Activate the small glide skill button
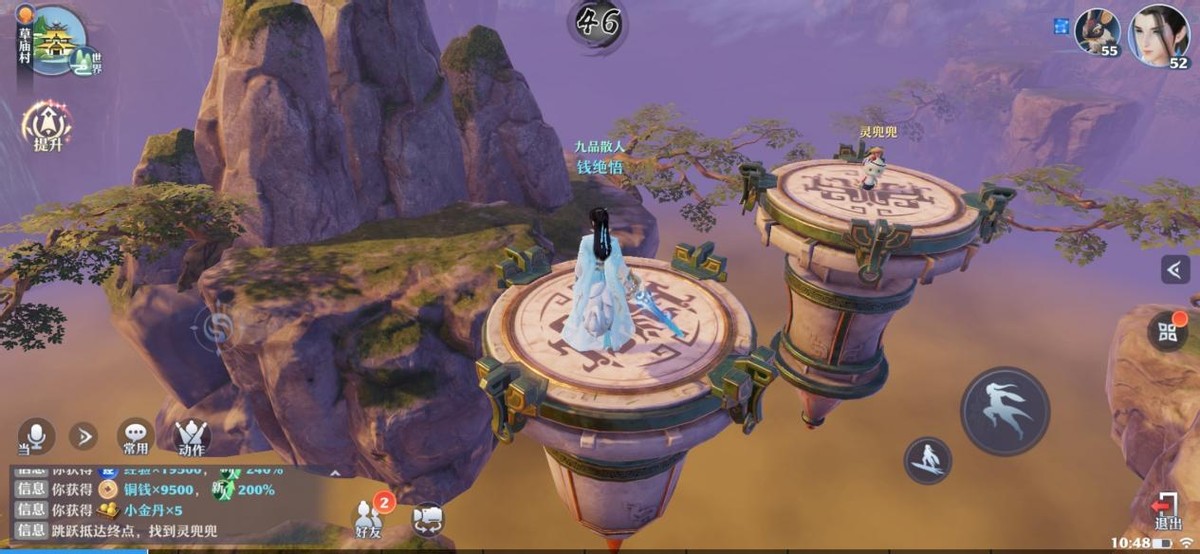This screenshot has height=554, width=1200. [927, 460]
